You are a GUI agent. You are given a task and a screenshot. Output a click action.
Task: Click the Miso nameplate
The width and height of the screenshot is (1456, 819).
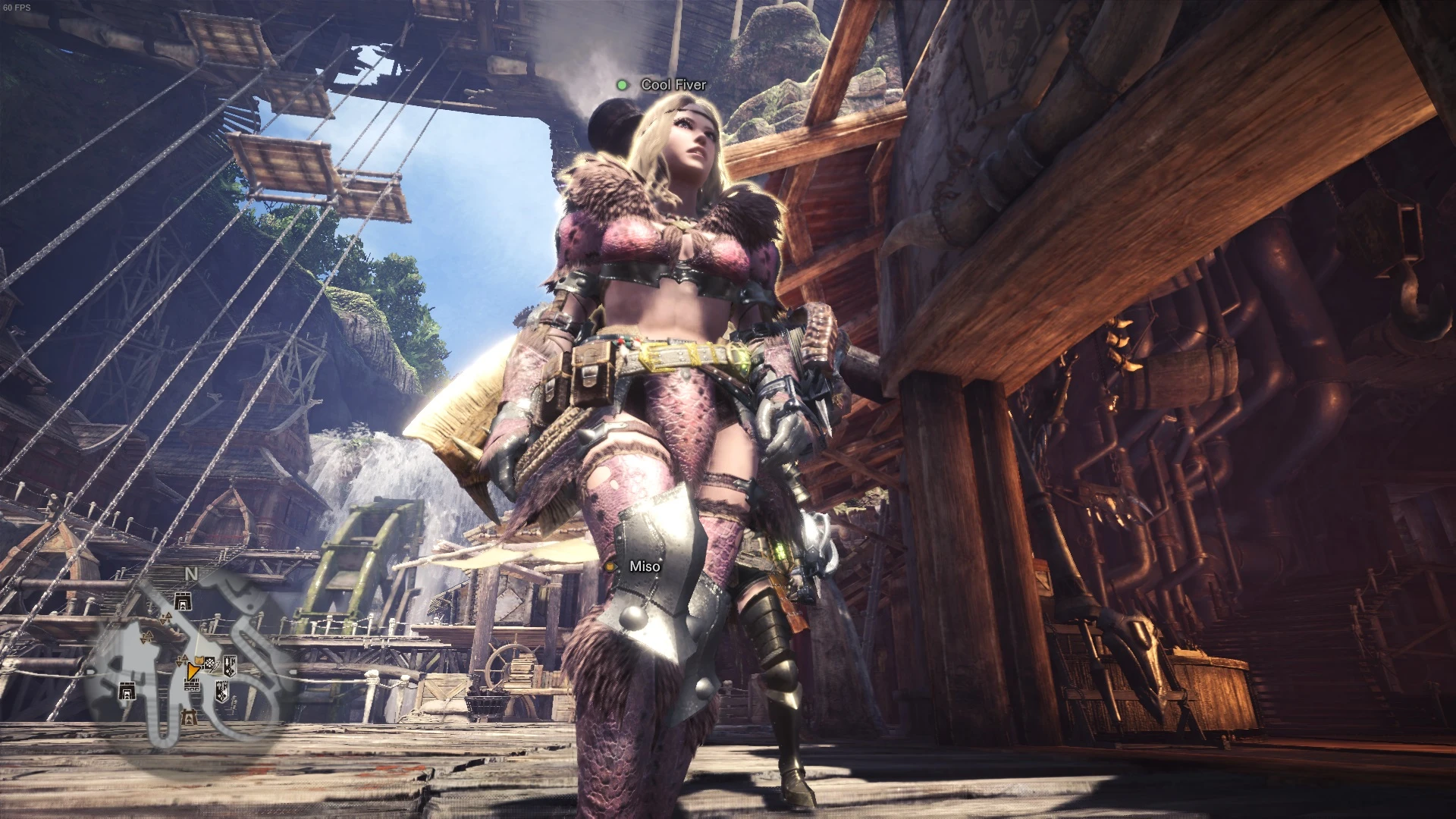point(644,566)
